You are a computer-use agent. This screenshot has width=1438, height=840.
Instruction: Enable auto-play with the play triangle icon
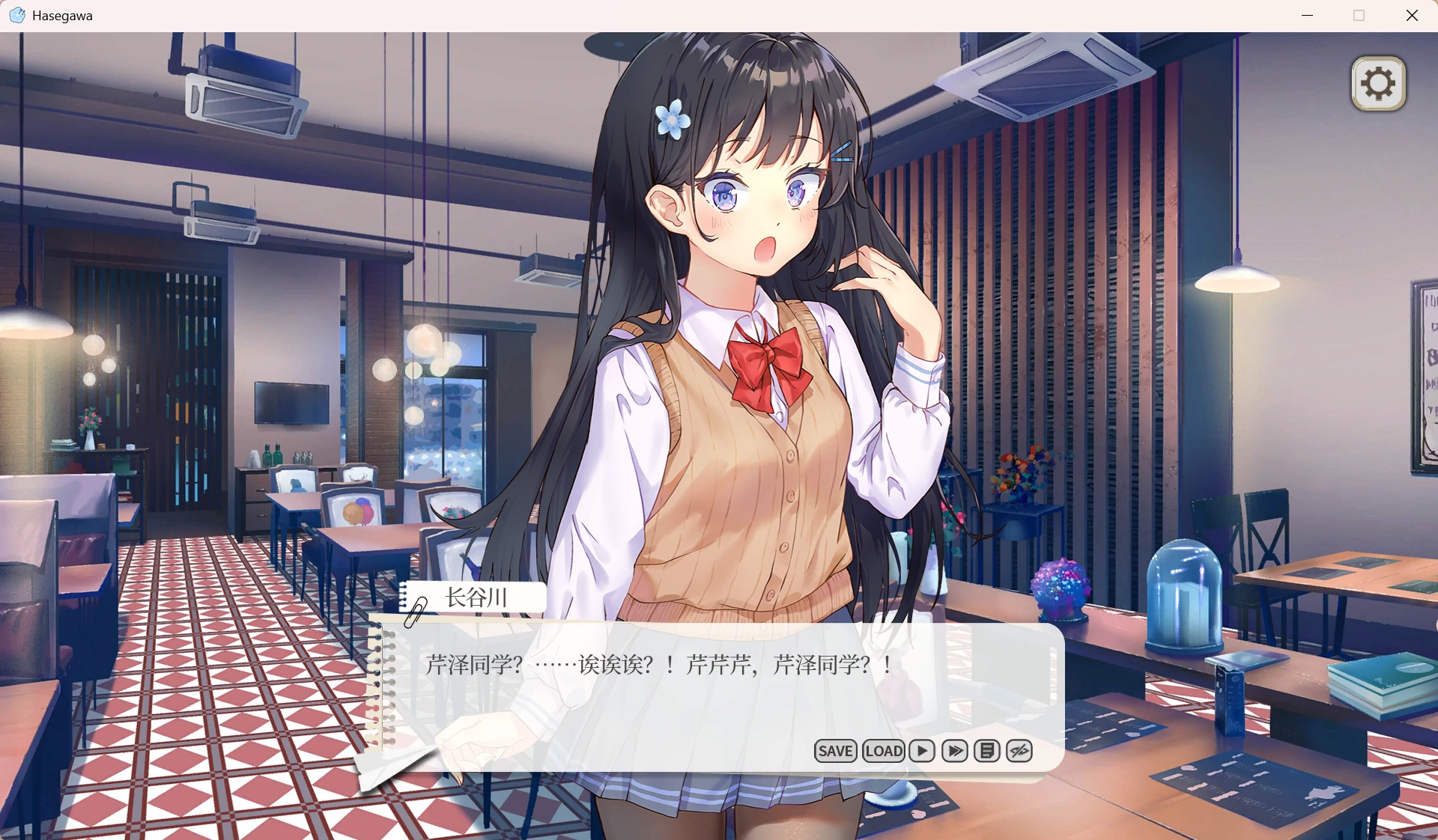pyautogui.click(x=922, y=751)
